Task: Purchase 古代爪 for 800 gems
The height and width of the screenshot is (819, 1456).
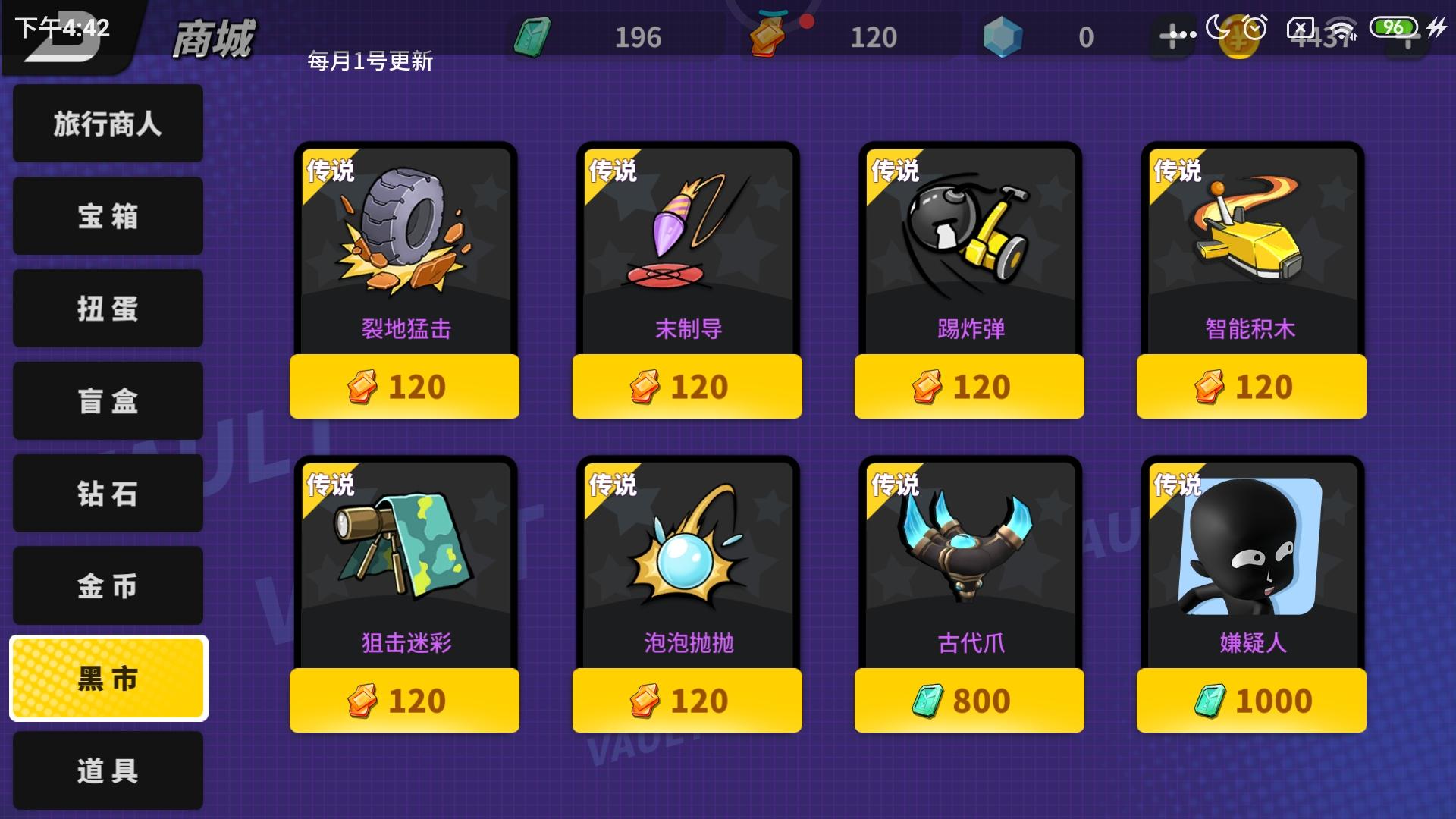Action: [x=968, y=700]
